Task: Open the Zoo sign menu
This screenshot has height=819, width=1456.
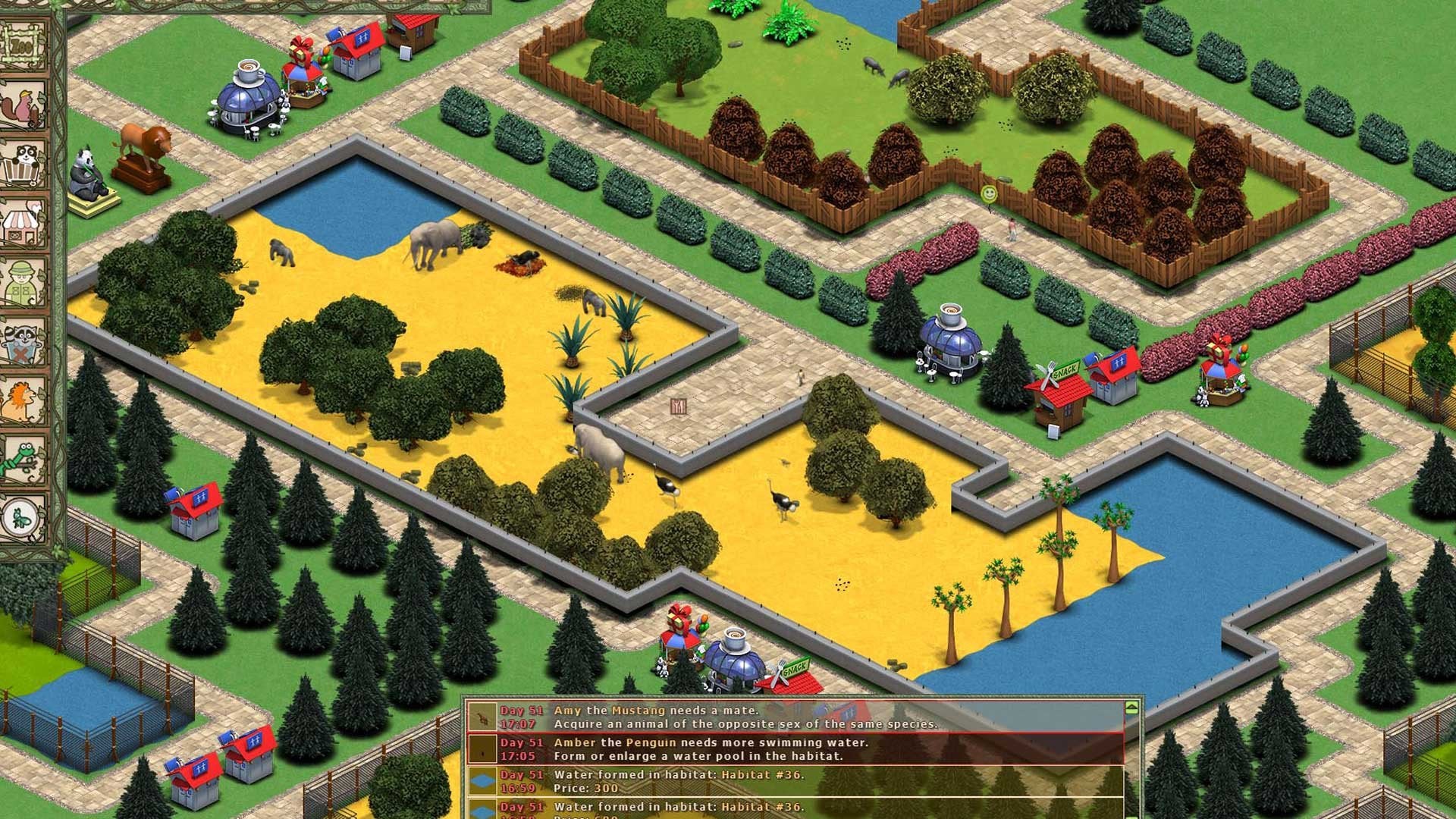Action: coord(22,45)
